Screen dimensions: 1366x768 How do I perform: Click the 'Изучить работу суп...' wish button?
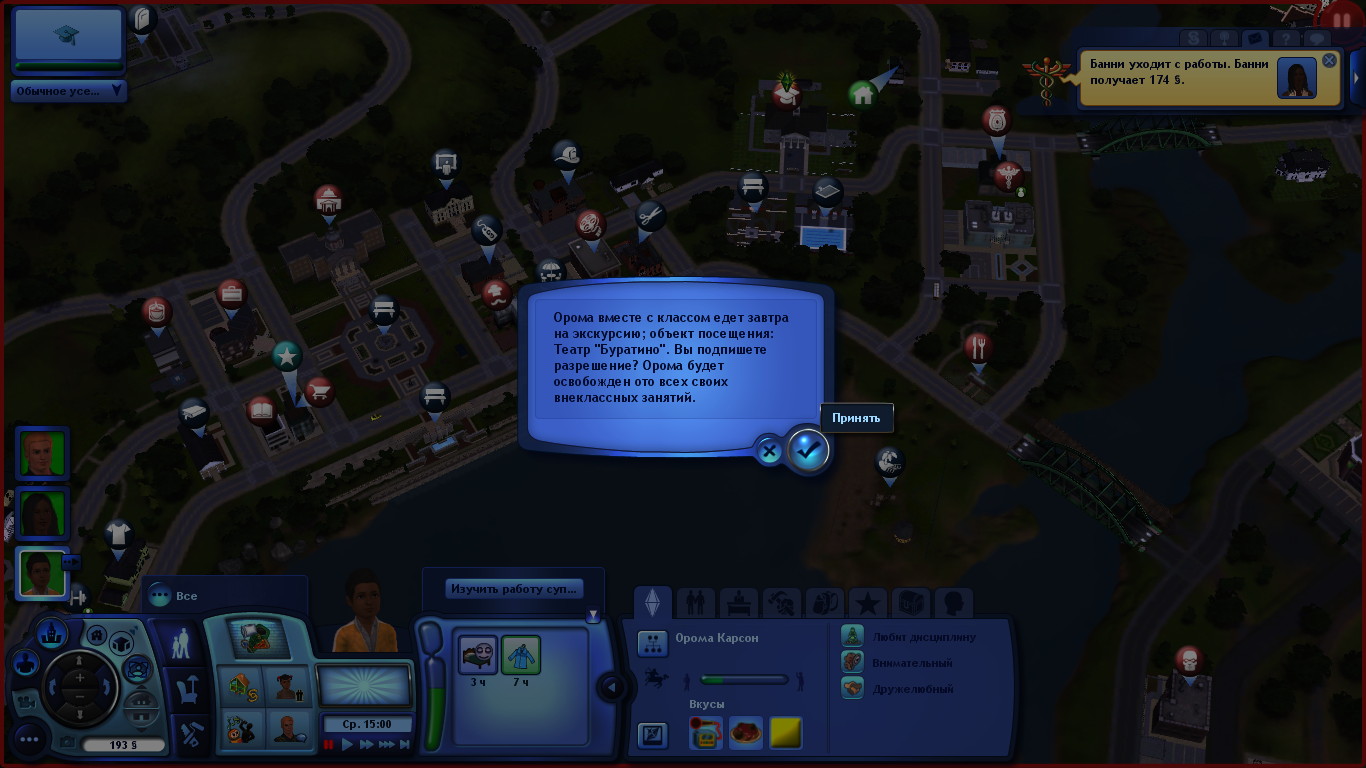513,589
